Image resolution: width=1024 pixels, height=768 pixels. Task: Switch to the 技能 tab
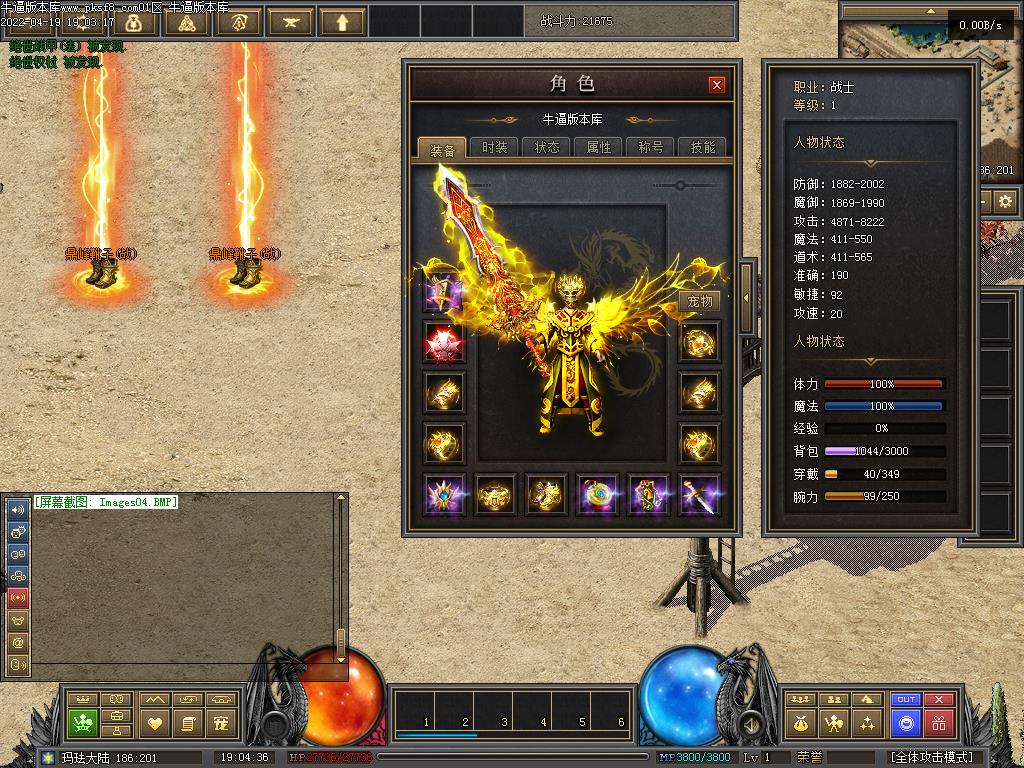[703, 147]
